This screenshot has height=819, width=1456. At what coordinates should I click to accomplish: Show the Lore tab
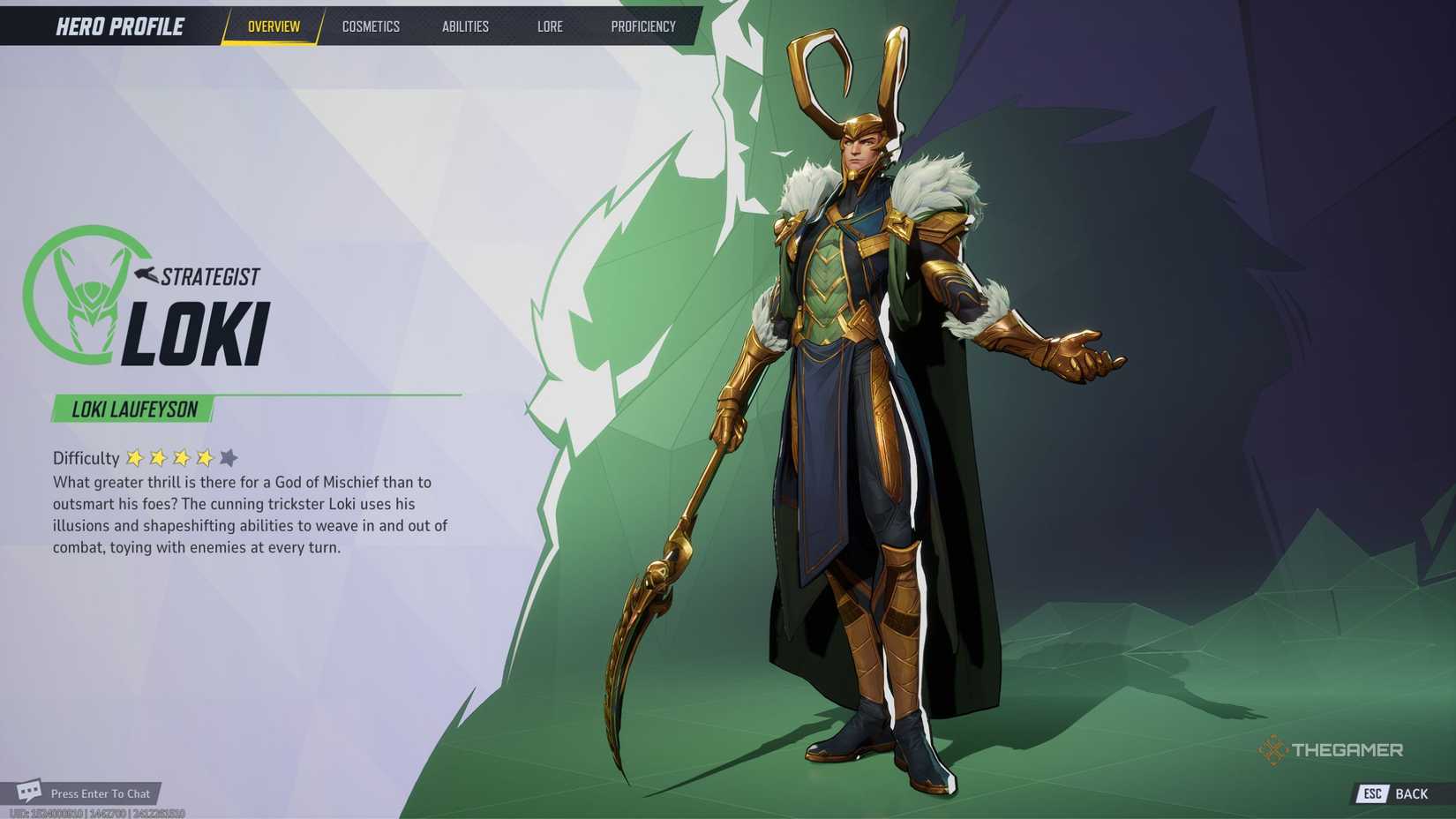point(550,26)
